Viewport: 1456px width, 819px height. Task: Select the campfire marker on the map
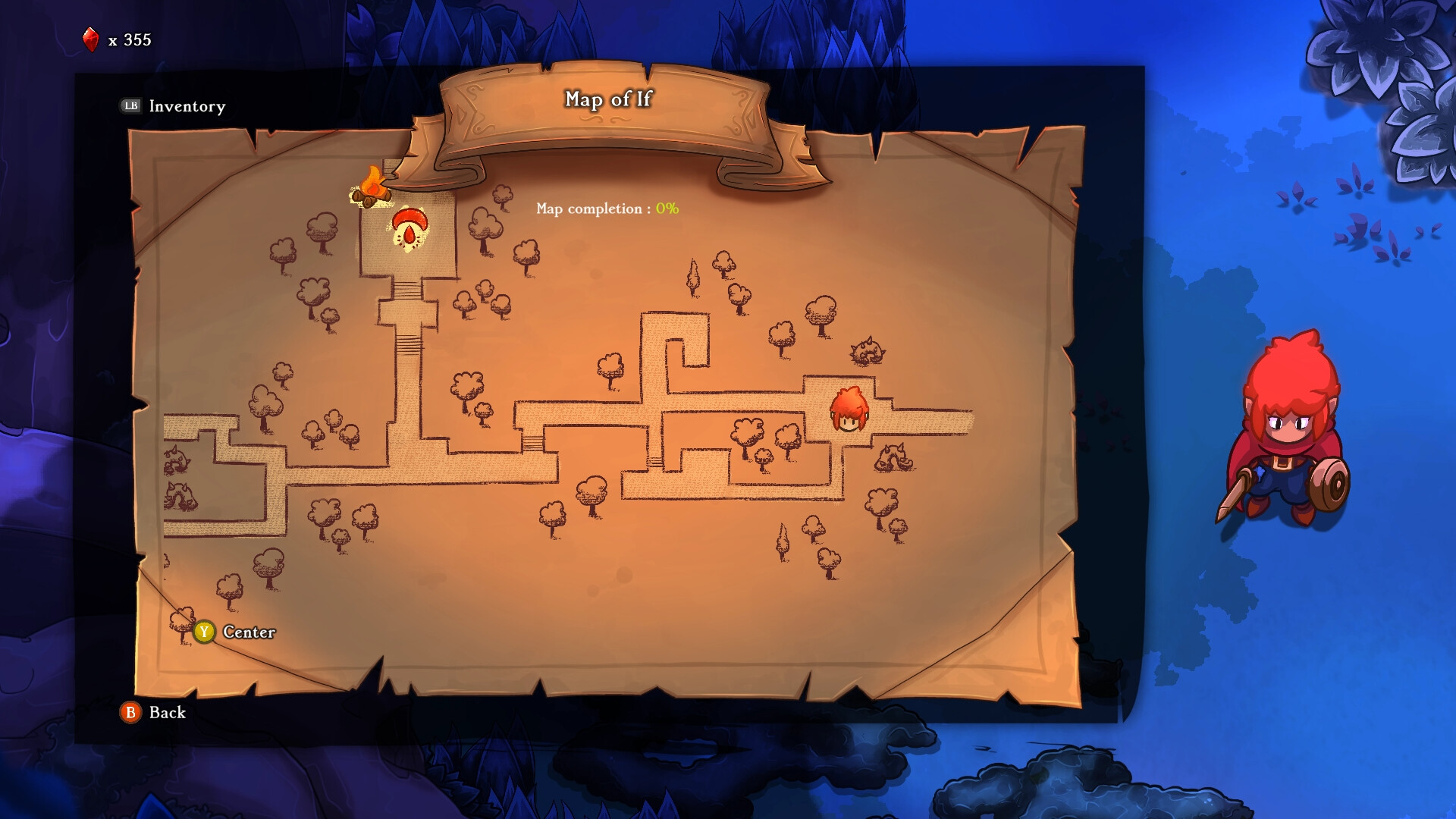pyautogui.click(x=372, y=187)
